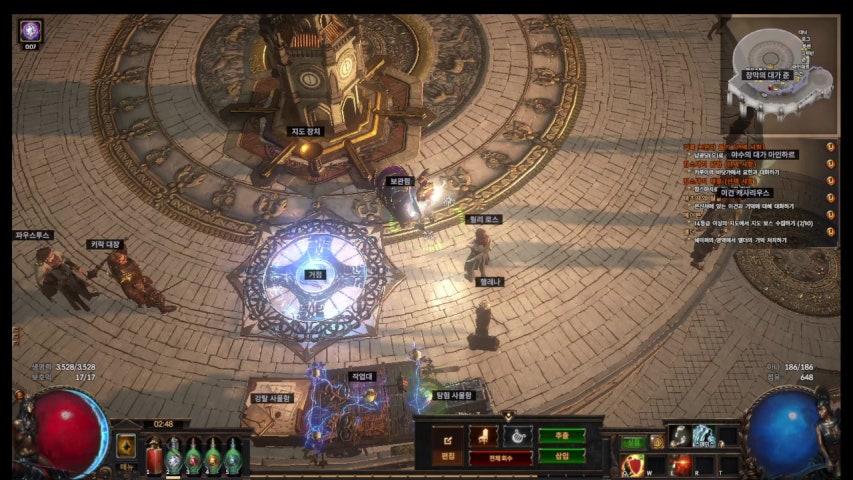Click the green 추출 button
Viewport: 853px width, 480px height.
[x=562, y=436]
